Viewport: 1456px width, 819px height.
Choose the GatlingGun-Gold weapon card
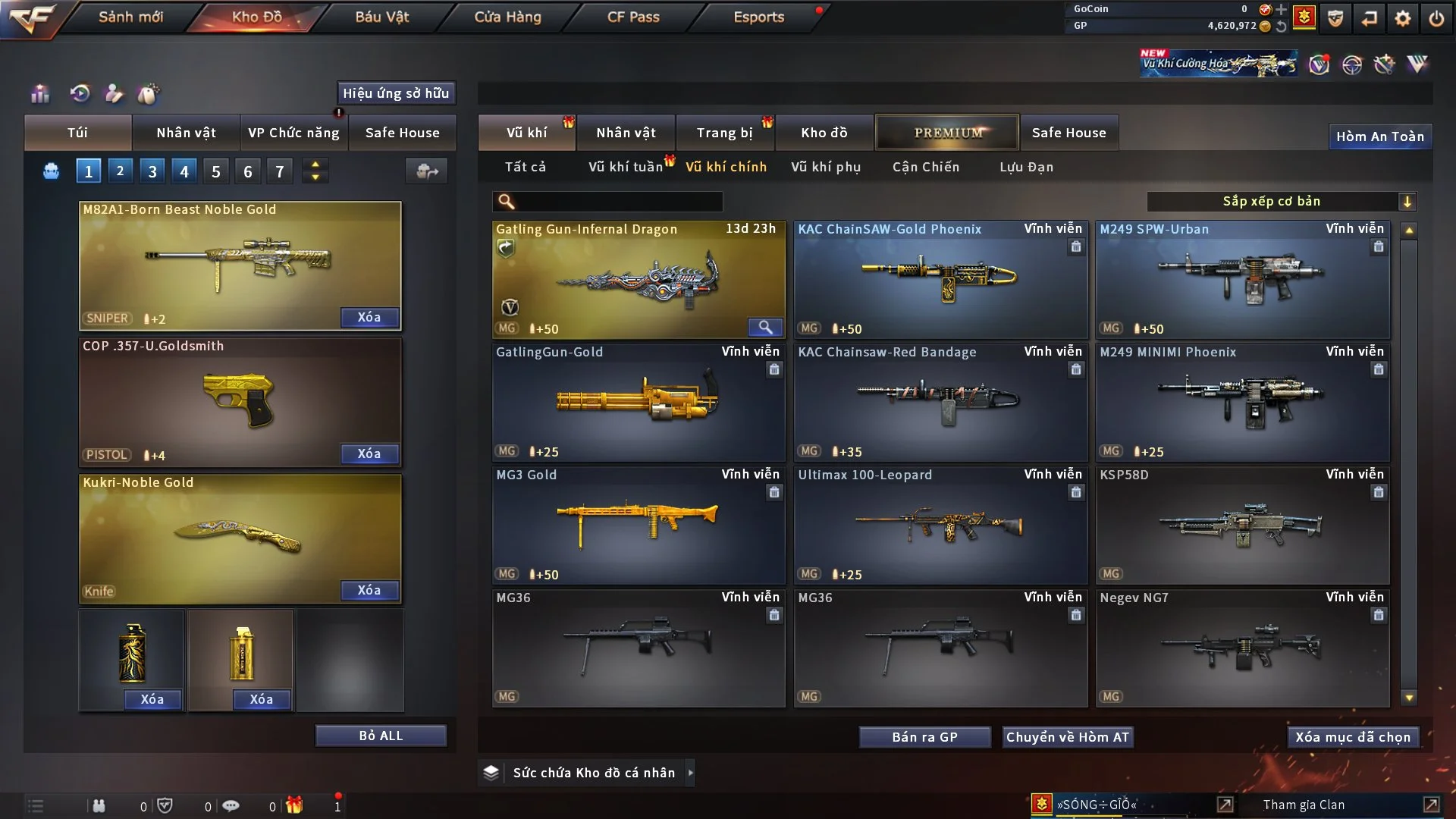tap(638, 402)
